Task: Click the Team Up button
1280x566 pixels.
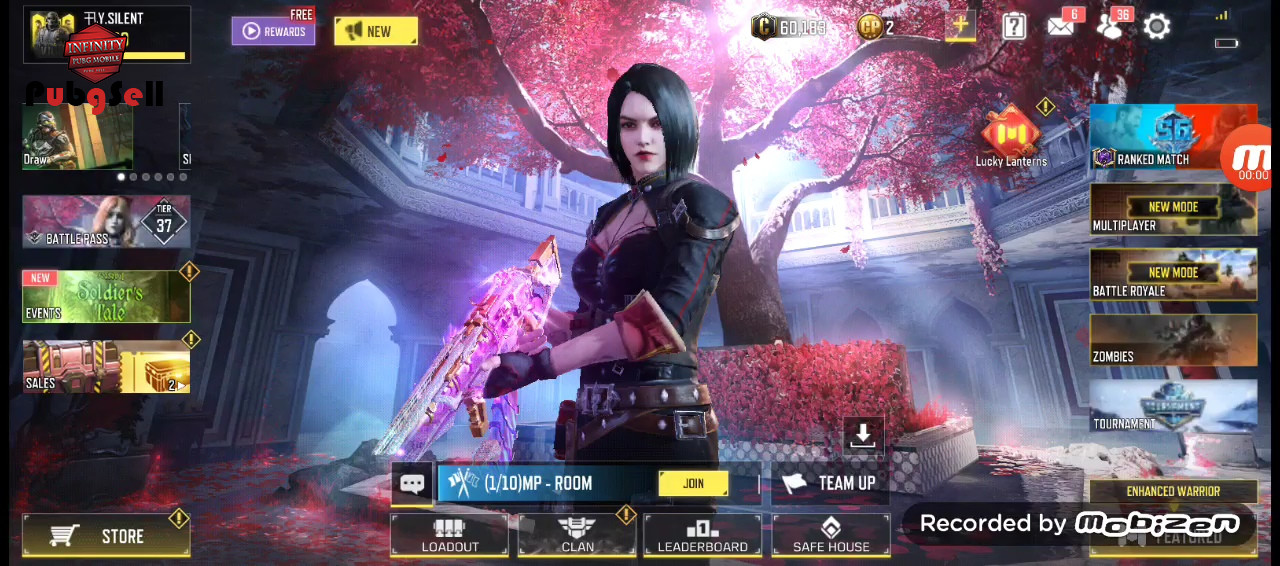Action: [829, 483]
